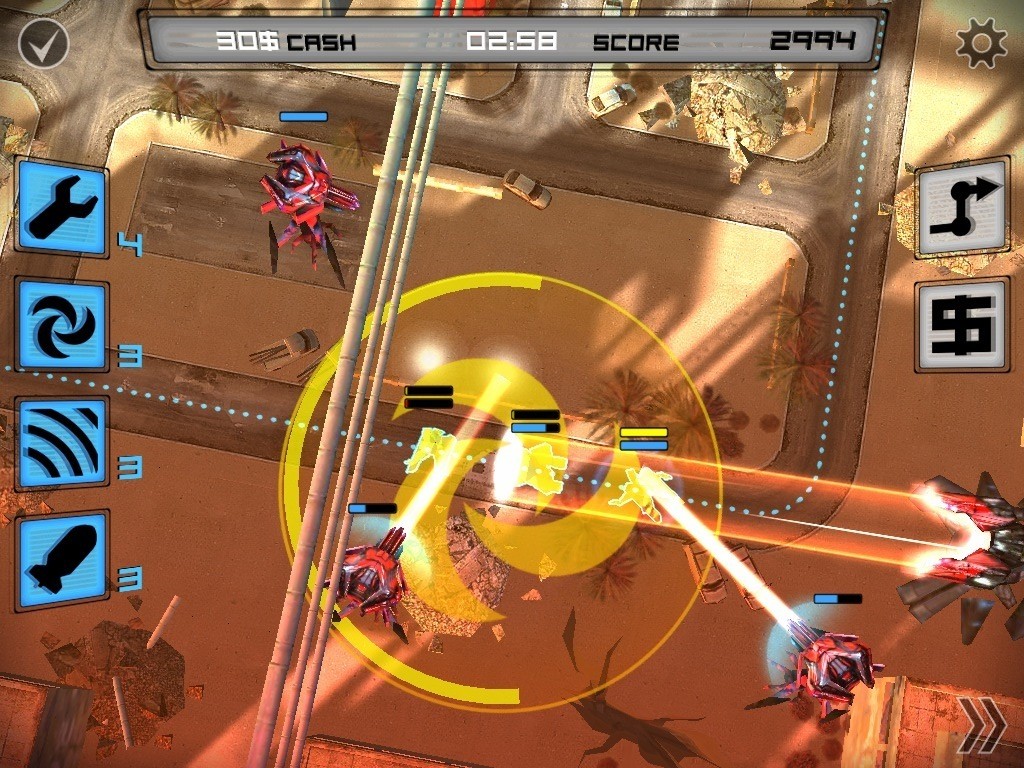This screenshot has height=768, width=1024.
Task: Tap the checkmark button
Action: pos(43,43)
